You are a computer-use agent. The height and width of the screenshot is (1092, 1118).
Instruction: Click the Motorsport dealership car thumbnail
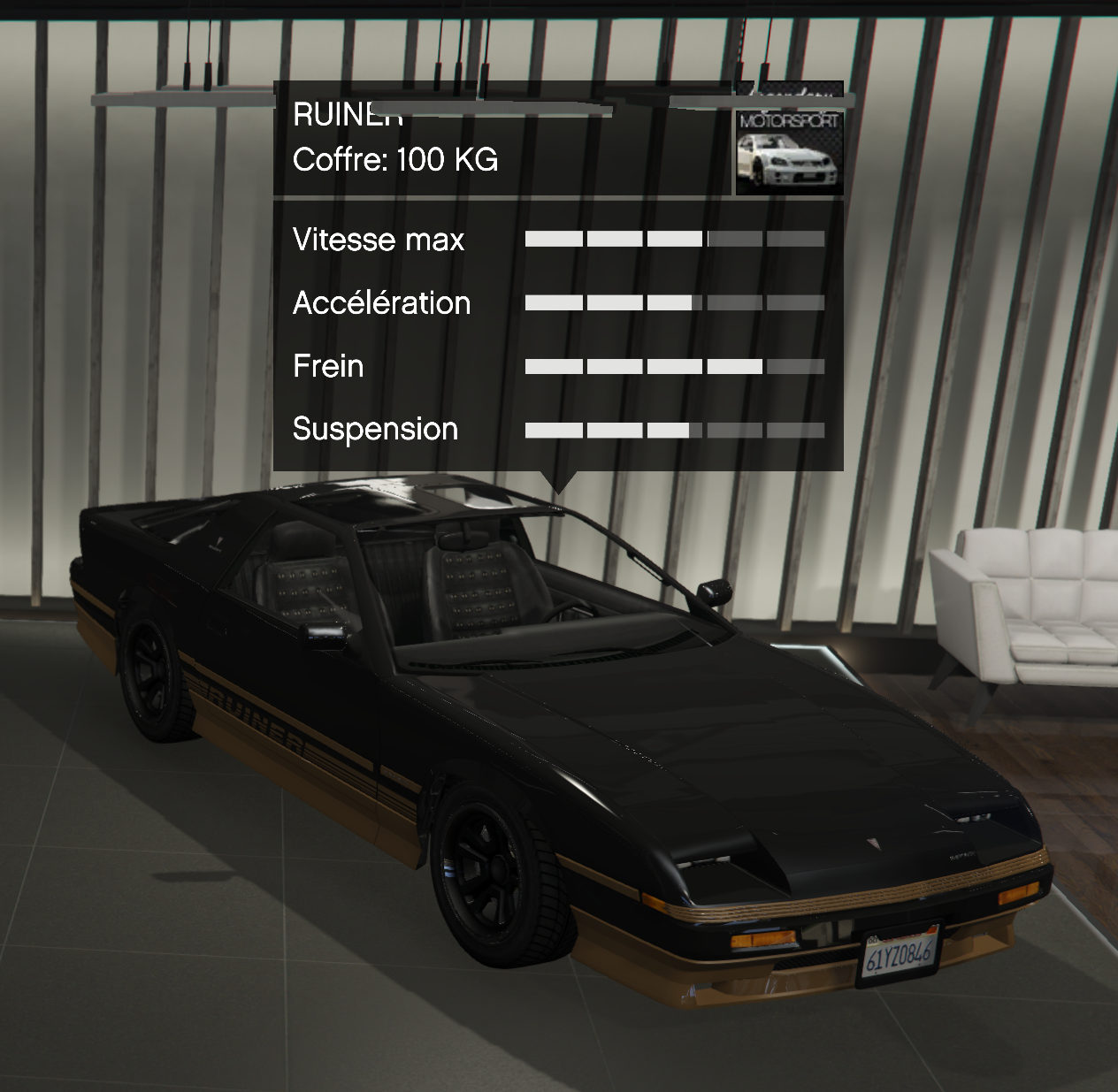coord(789,152)
